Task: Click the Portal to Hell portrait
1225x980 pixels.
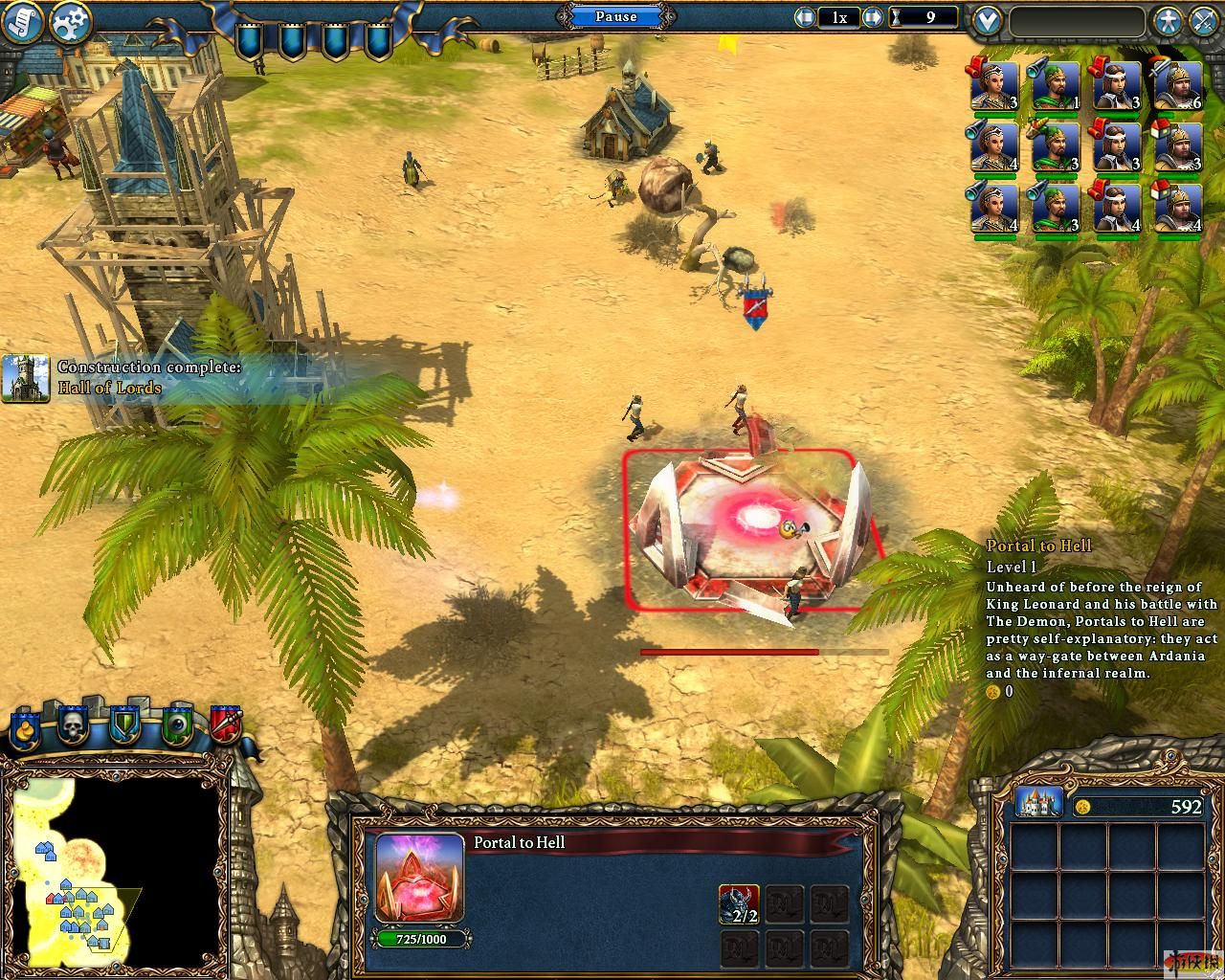Action: (419, 876)
